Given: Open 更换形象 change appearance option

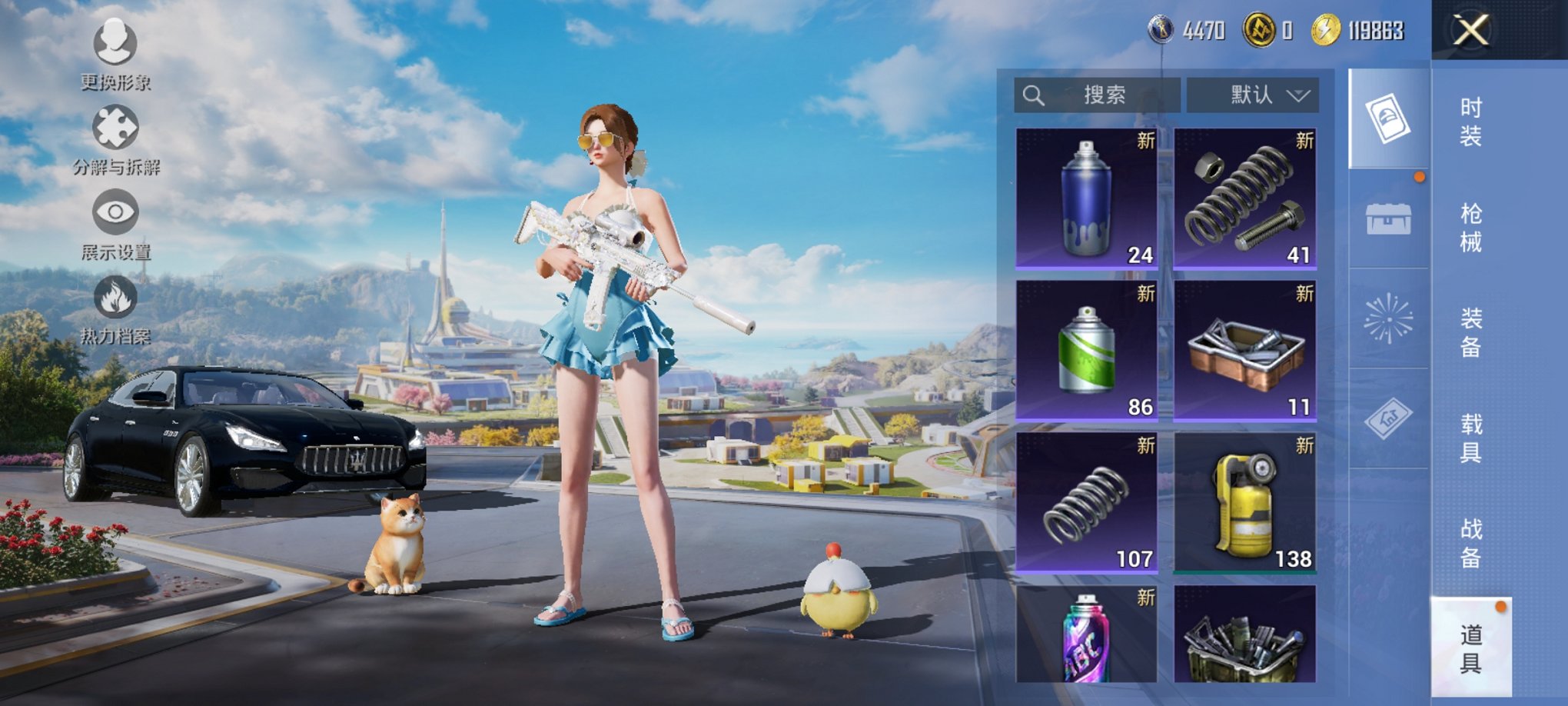Looking at the screenshot, I should (x=115, y=54).
